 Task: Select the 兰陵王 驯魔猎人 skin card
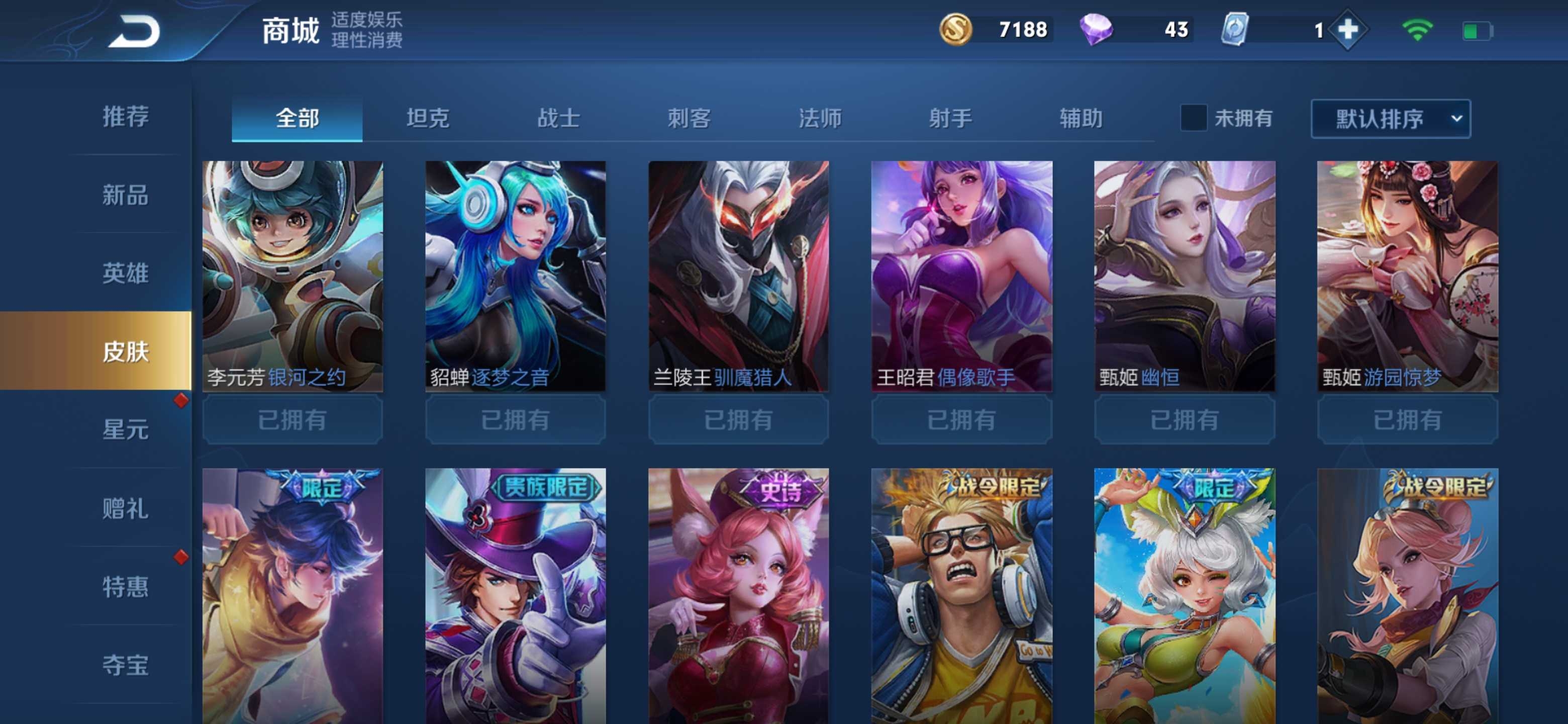[x=738, y=275]
